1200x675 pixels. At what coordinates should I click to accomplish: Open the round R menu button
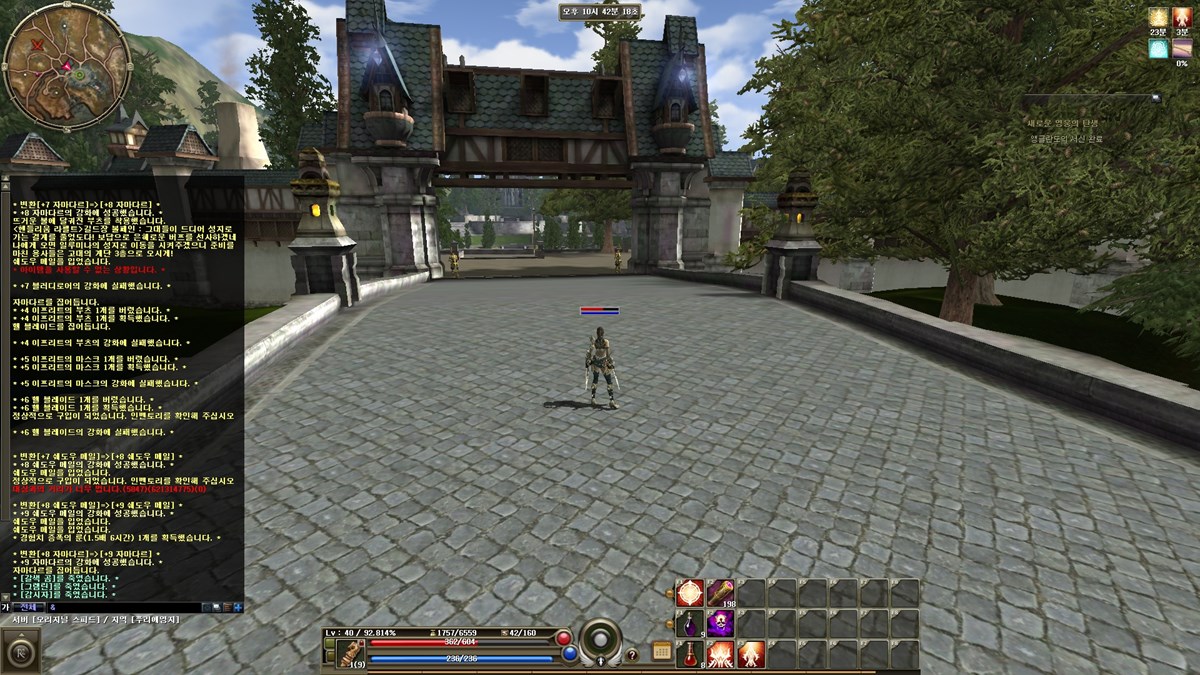[x=22, y=653]
